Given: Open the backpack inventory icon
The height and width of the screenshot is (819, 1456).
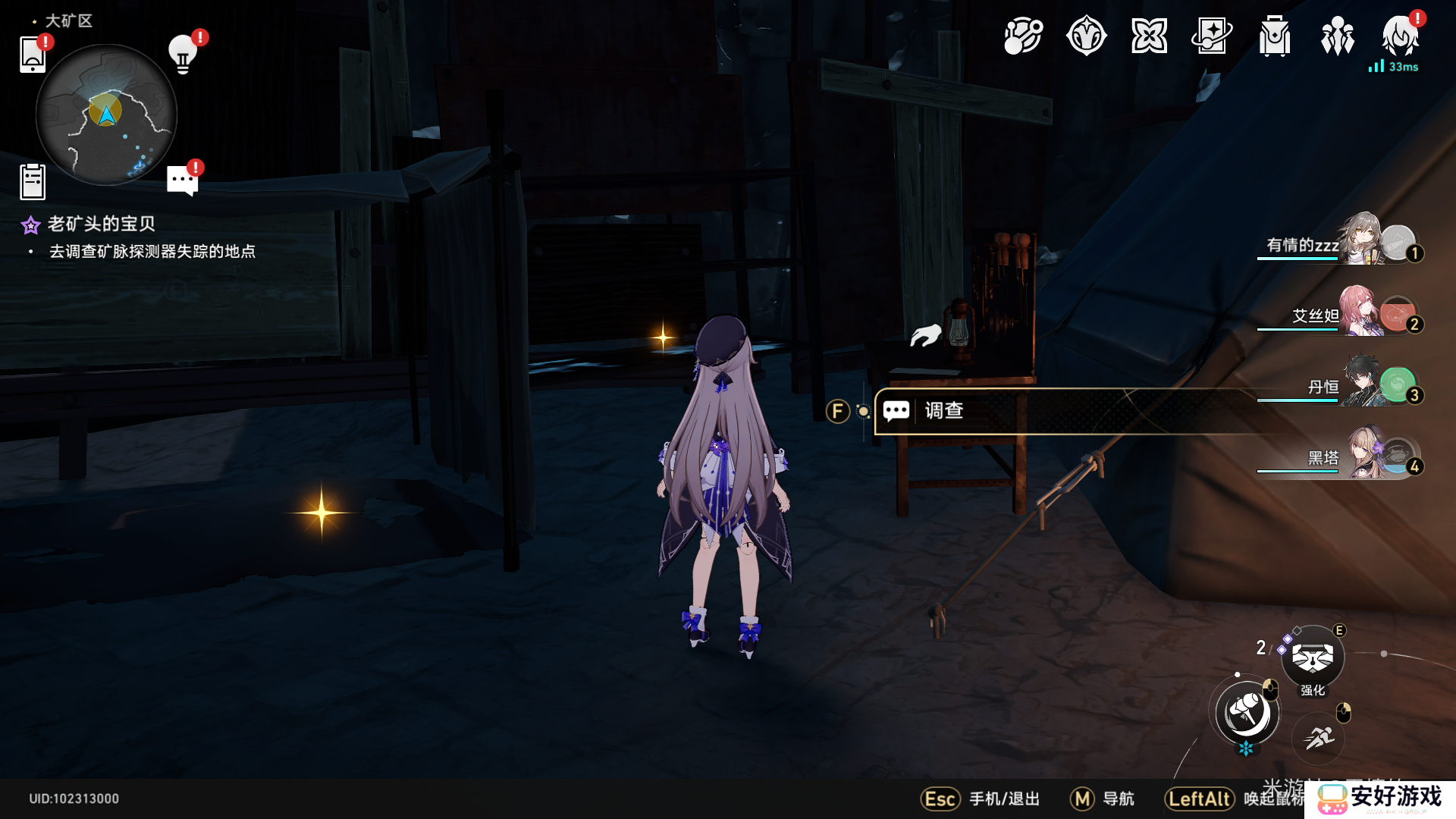Looking at the screenshot, I should tap(1275, 36).
